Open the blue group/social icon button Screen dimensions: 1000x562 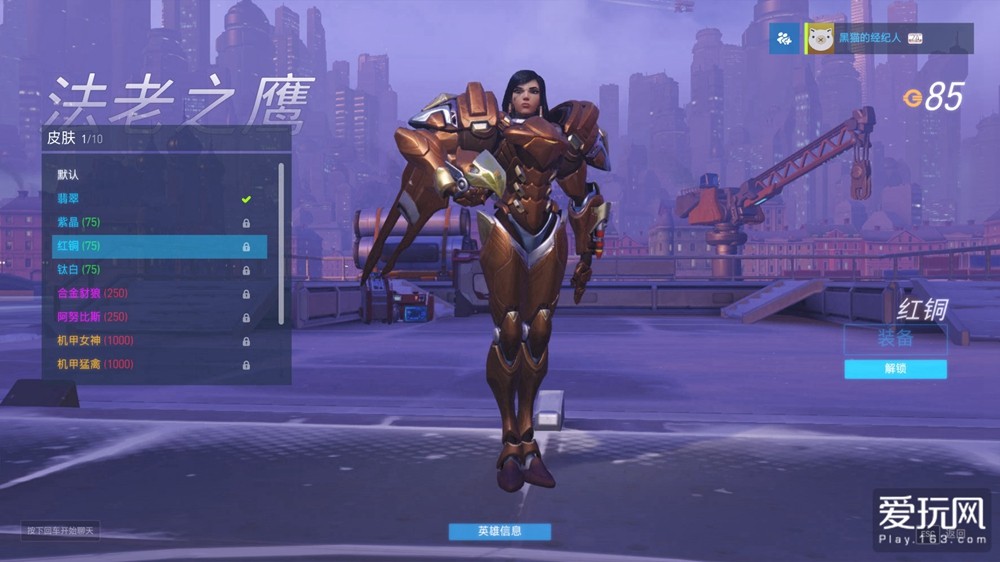(785, 38)
